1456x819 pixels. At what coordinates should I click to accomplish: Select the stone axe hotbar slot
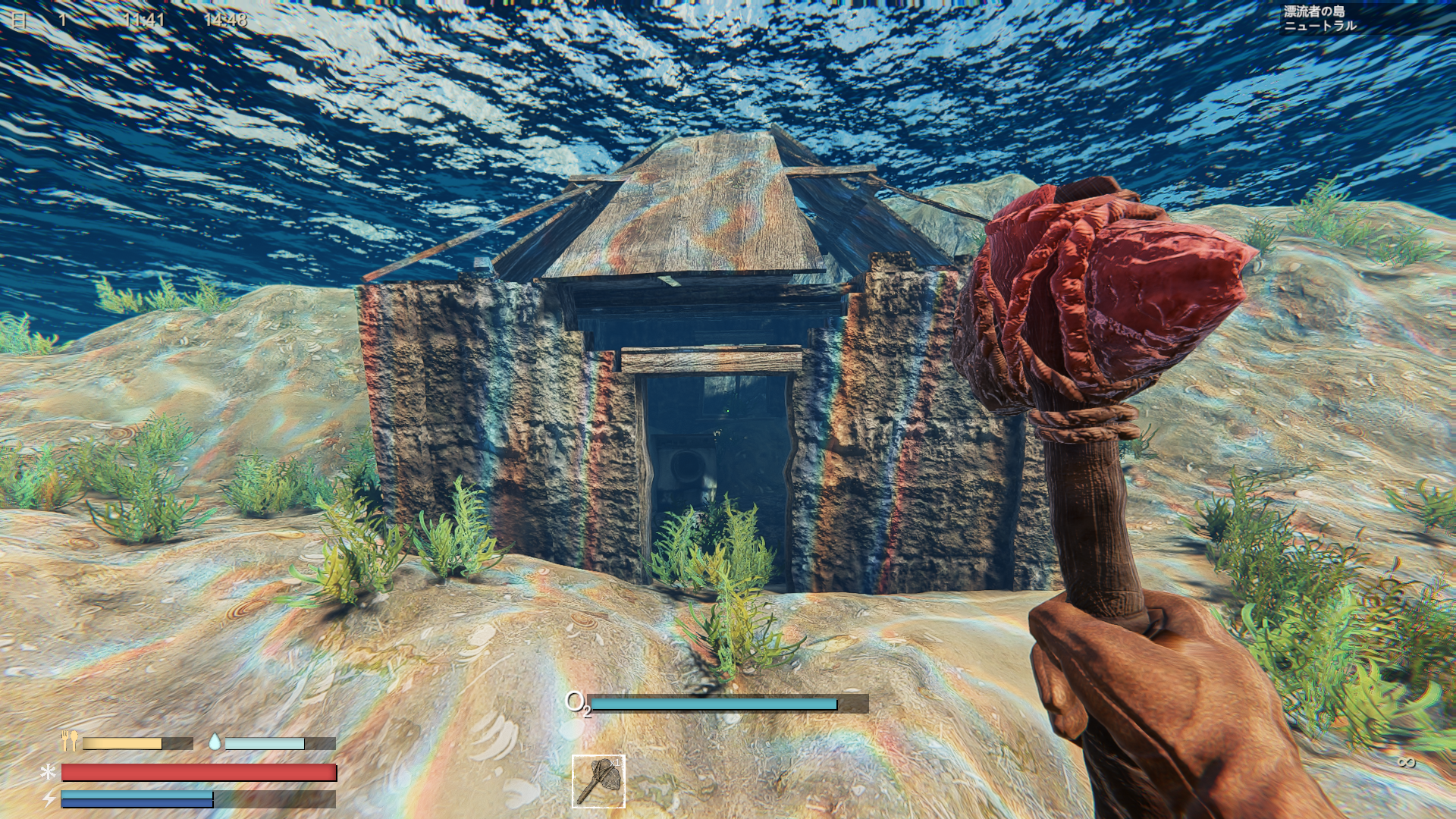(598, 781)
